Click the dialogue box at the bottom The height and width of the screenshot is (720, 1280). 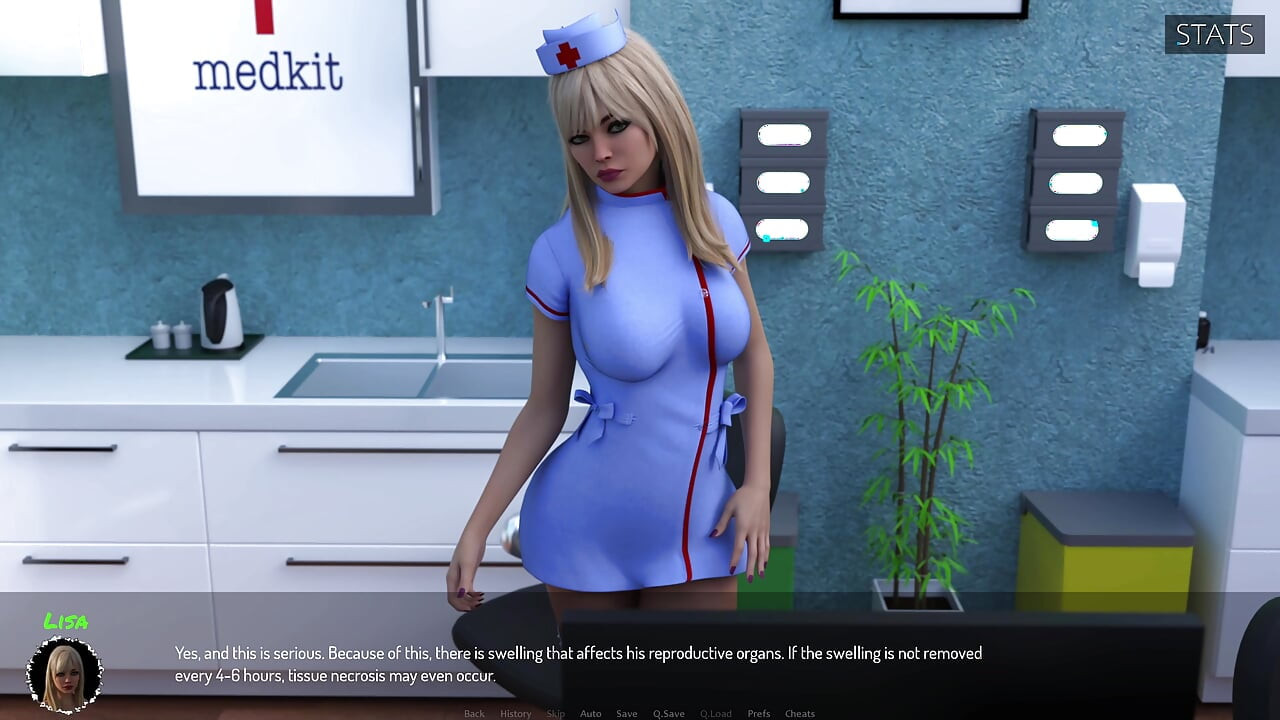click(640, 665)
